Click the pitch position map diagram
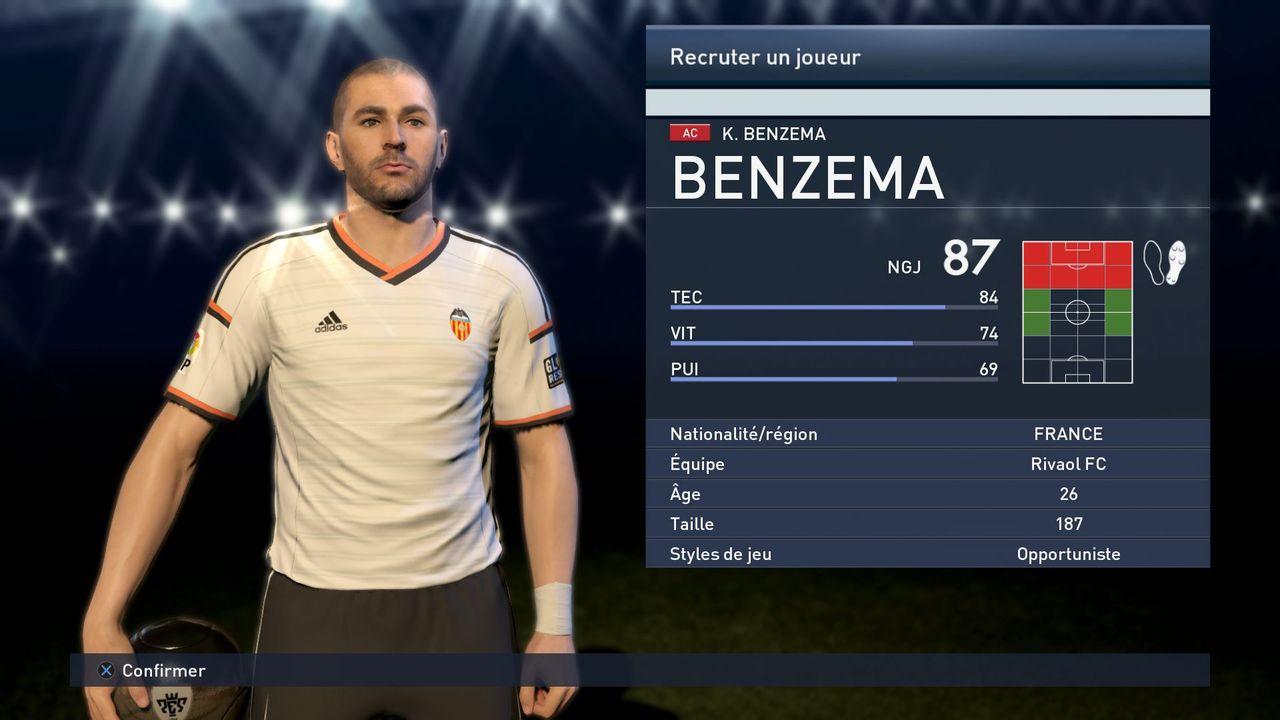The width and height of the screenshot is (1280, 720). tap(1077, 312)
